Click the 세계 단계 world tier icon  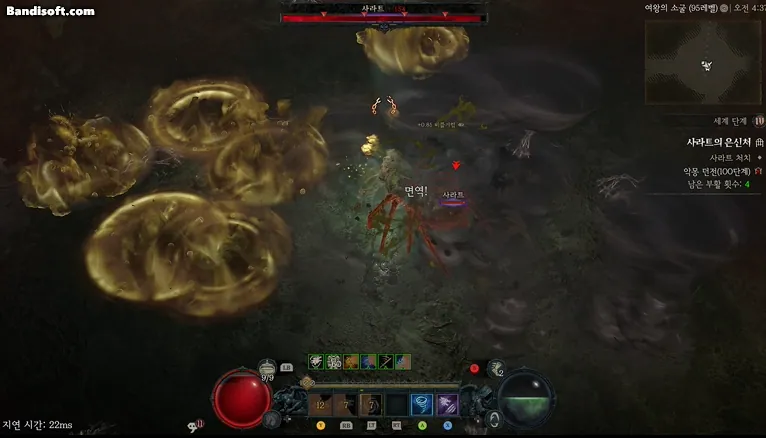(759, 121)
